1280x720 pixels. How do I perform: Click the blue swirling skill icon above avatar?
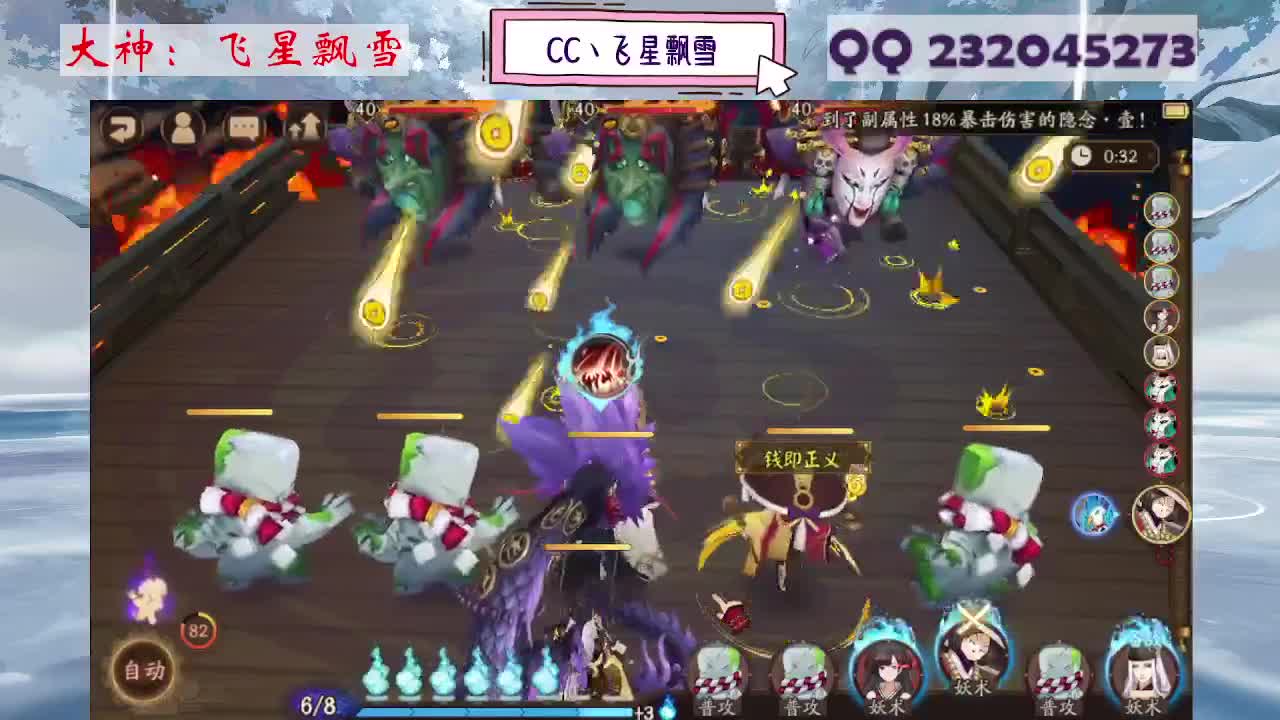point(1093,515)
